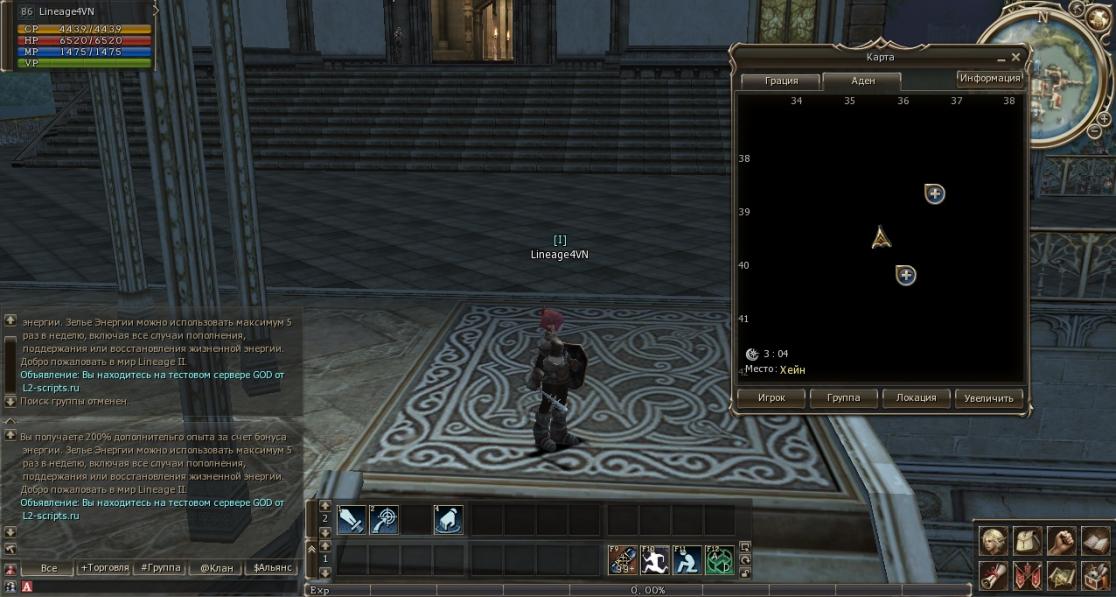Toggle the running figure F10 action

(655, 560)
